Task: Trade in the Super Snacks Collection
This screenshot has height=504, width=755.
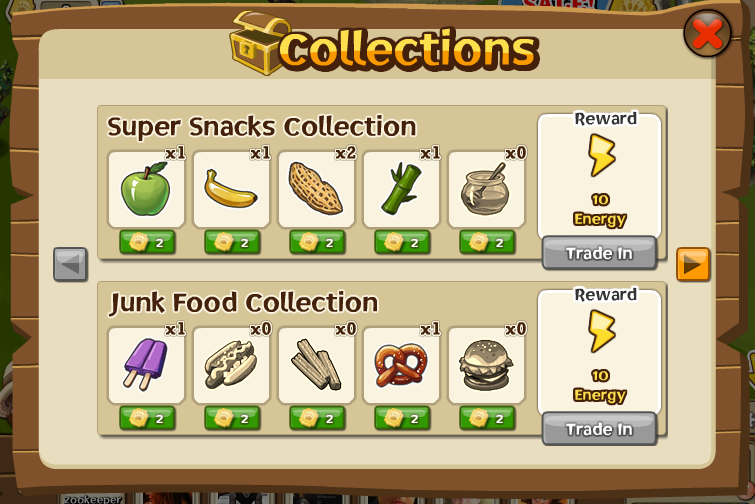Action: pos(599,254)
